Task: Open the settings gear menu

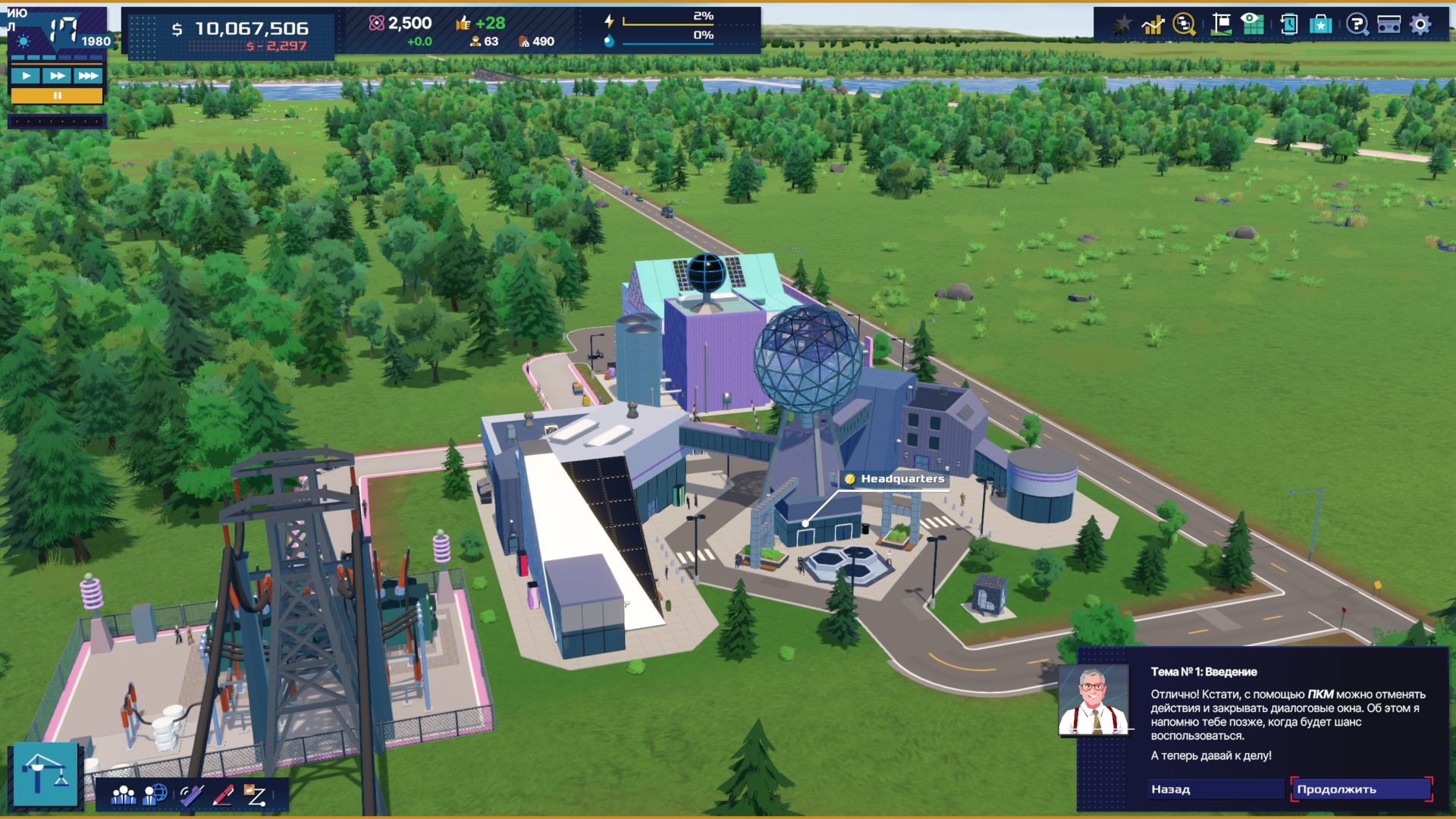Action: (1420, 24)
